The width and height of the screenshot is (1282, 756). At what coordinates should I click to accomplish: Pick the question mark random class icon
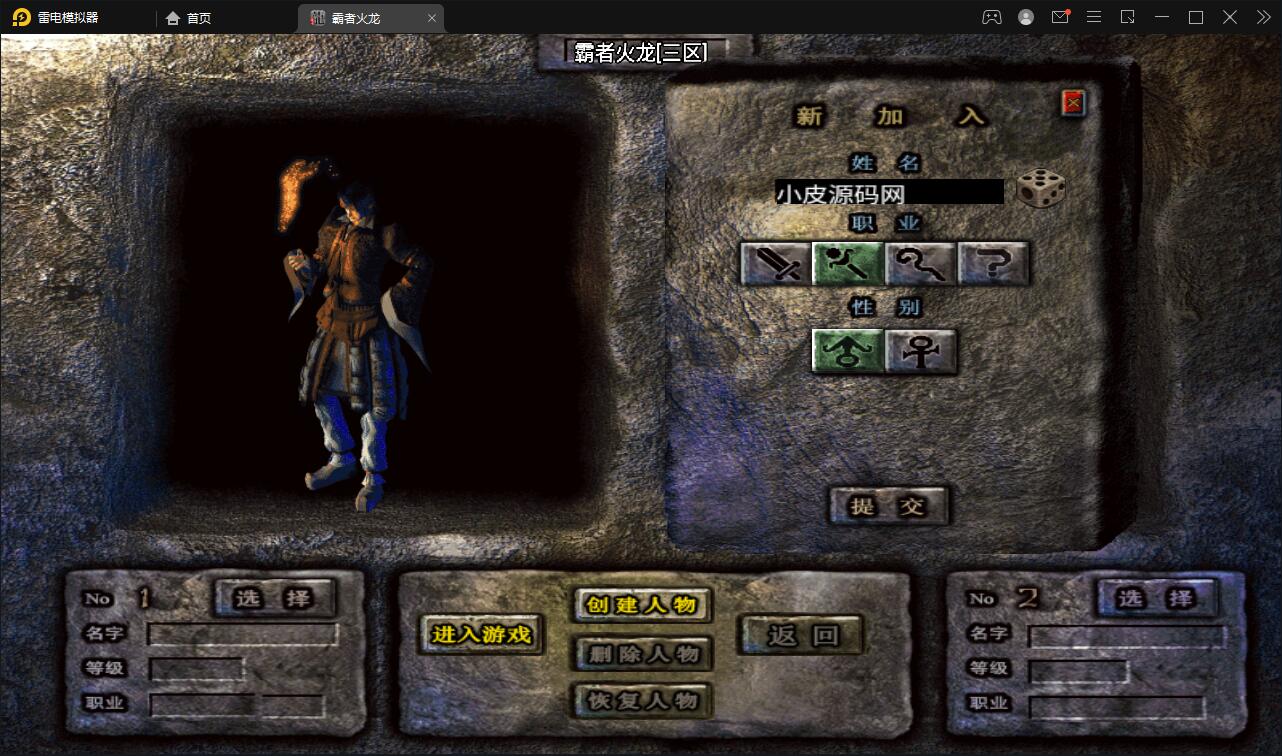pos(992,263)
